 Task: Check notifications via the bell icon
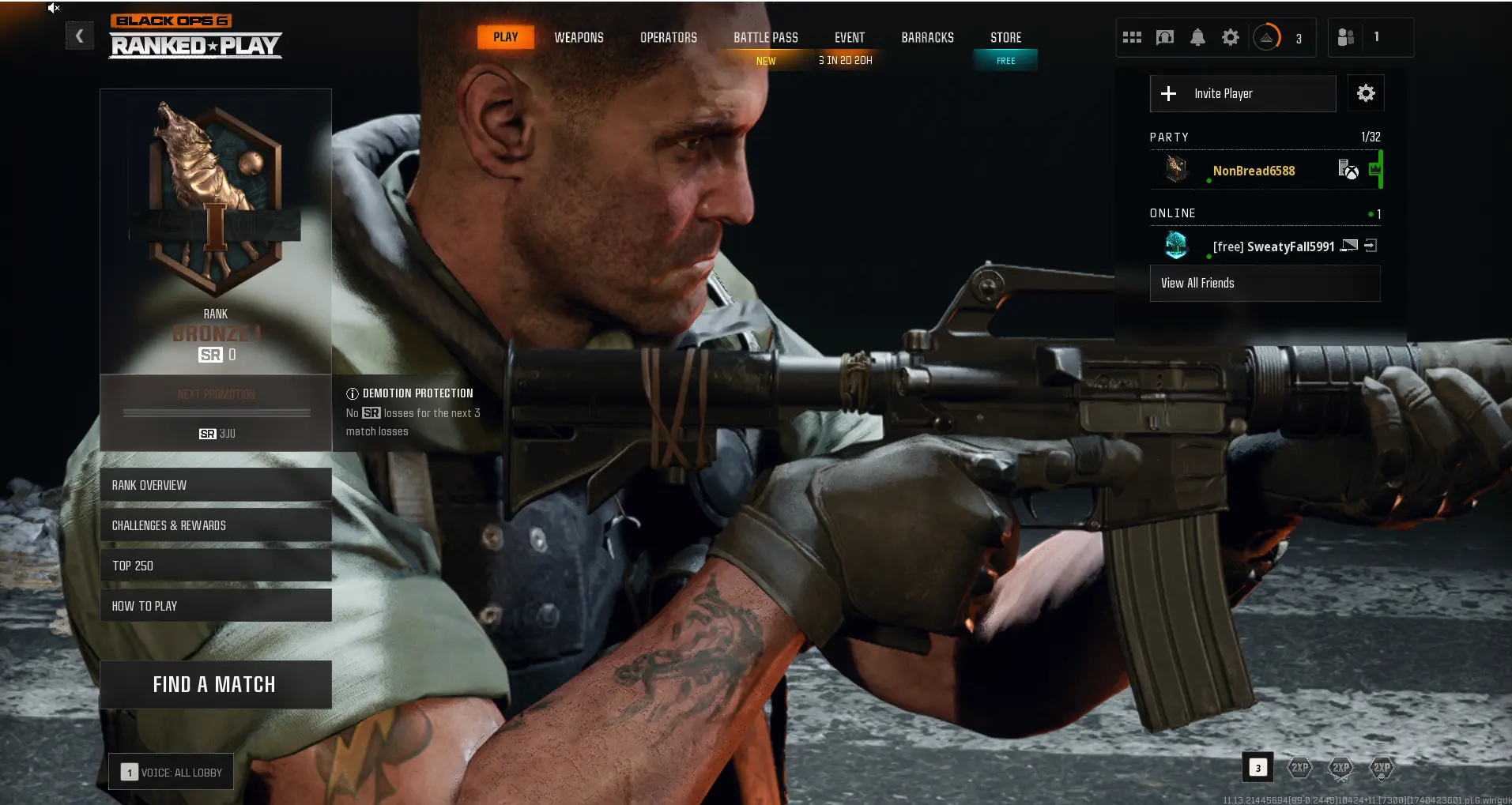(x=1197, y=37)
